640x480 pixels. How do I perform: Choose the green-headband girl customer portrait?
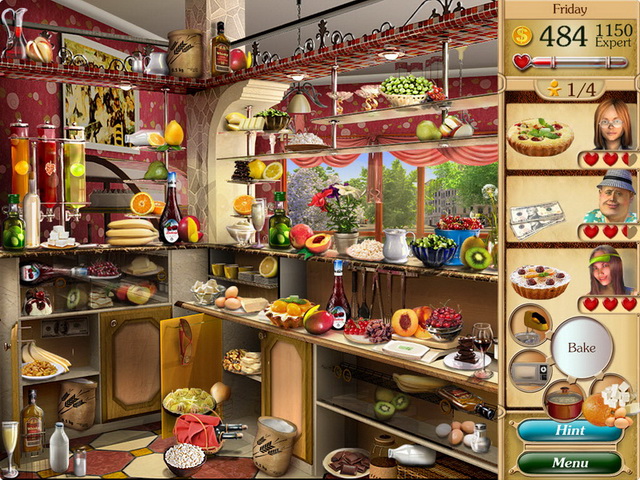point(608,271)
